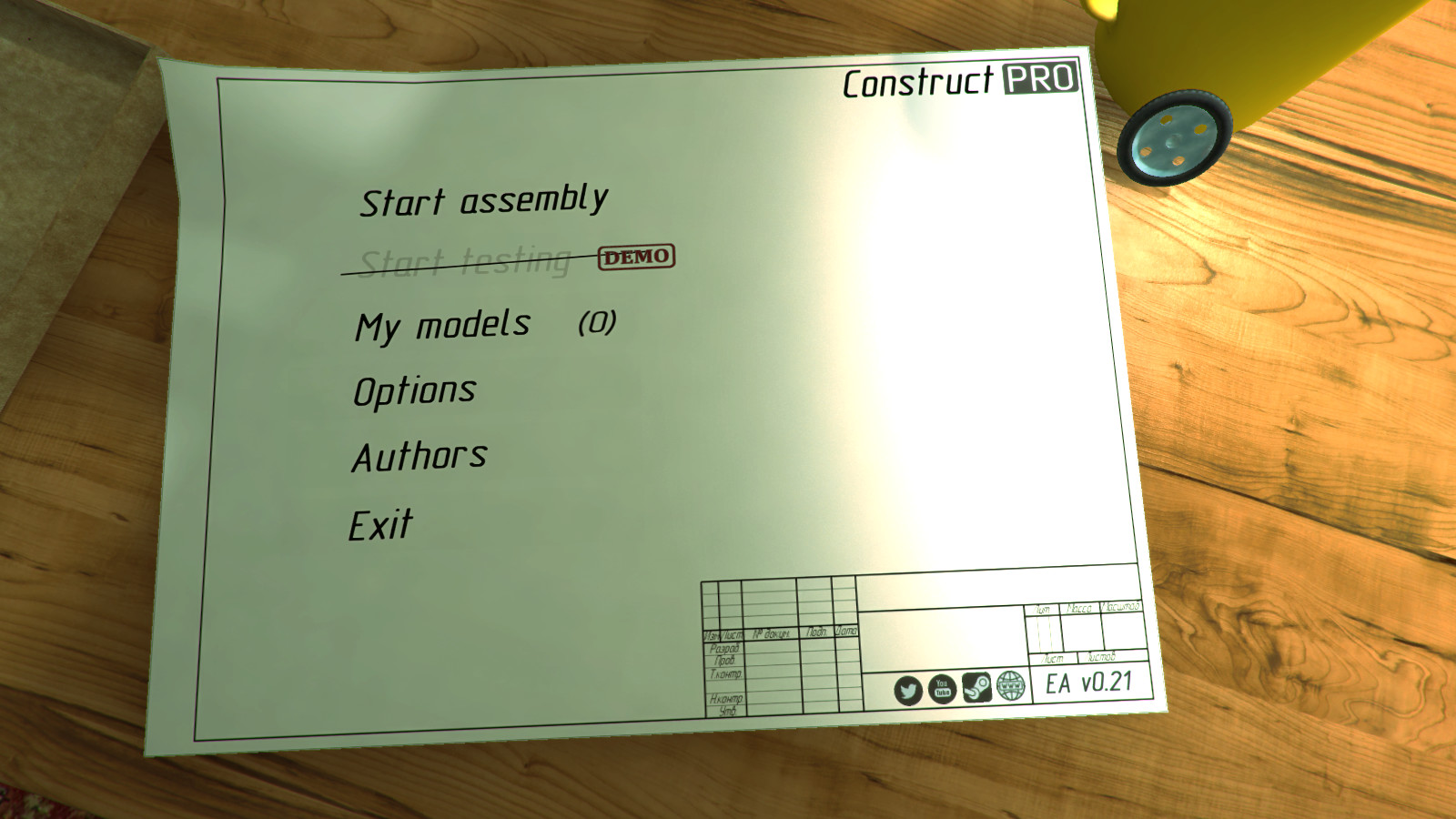Click the Масштаб cell in the title block
The image size is (1456, 819).
pyautogui.click(x=1122, y=607)
